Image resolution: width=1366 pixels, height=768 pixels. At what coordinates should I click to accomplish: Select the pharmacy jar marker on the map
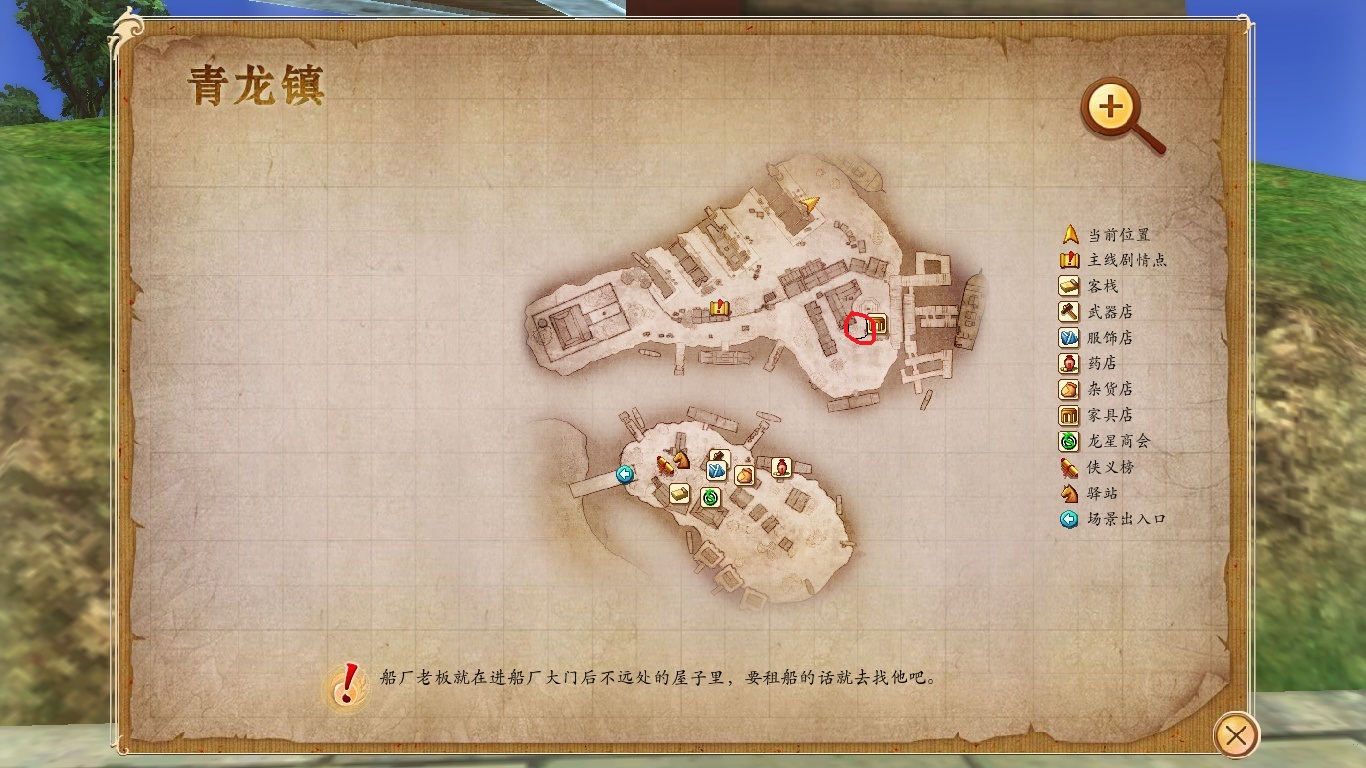click(782, 467)
